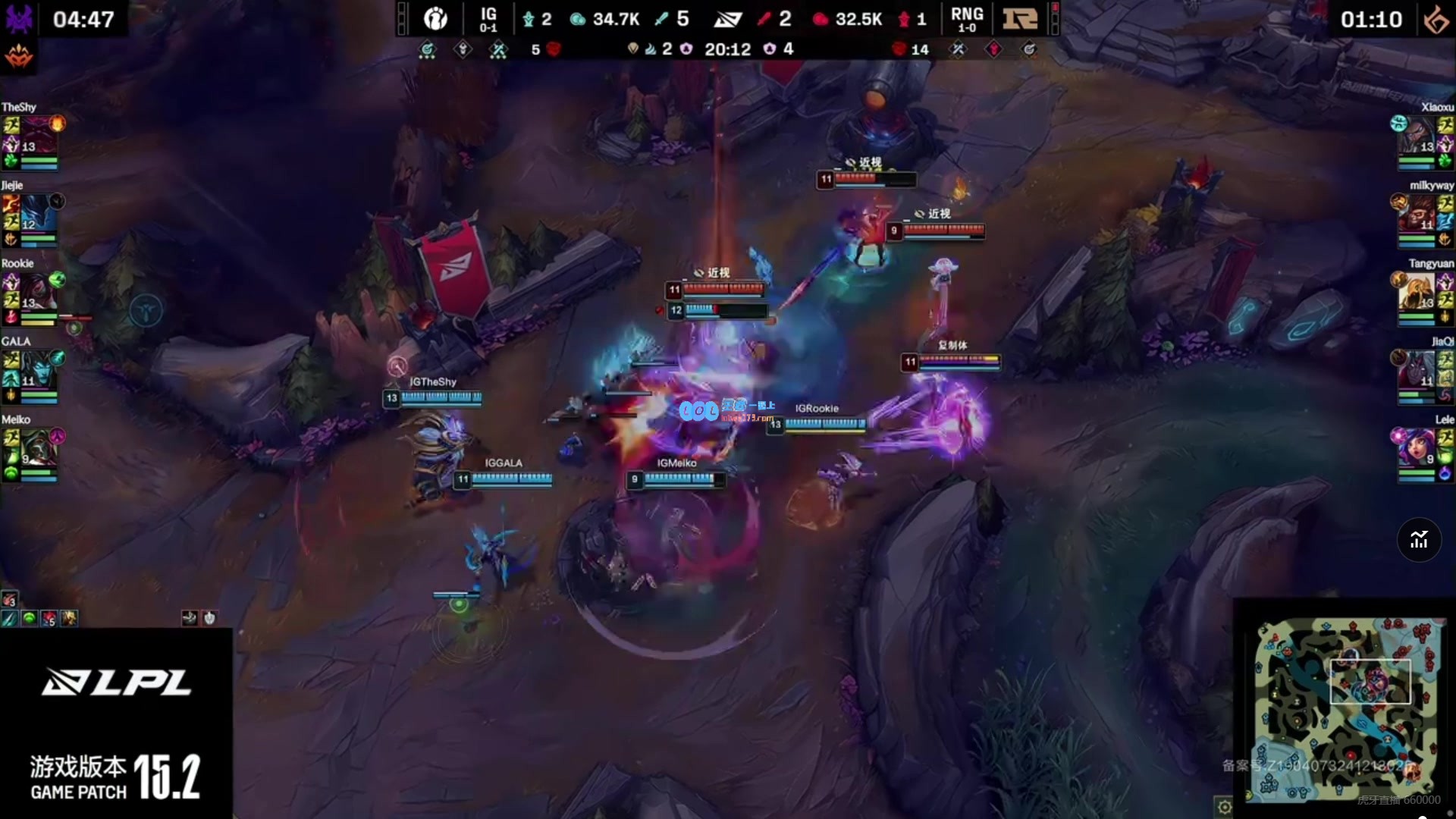Select Lele's champion portrait
Screen dimensions: 1456x819
point(1416,447)
